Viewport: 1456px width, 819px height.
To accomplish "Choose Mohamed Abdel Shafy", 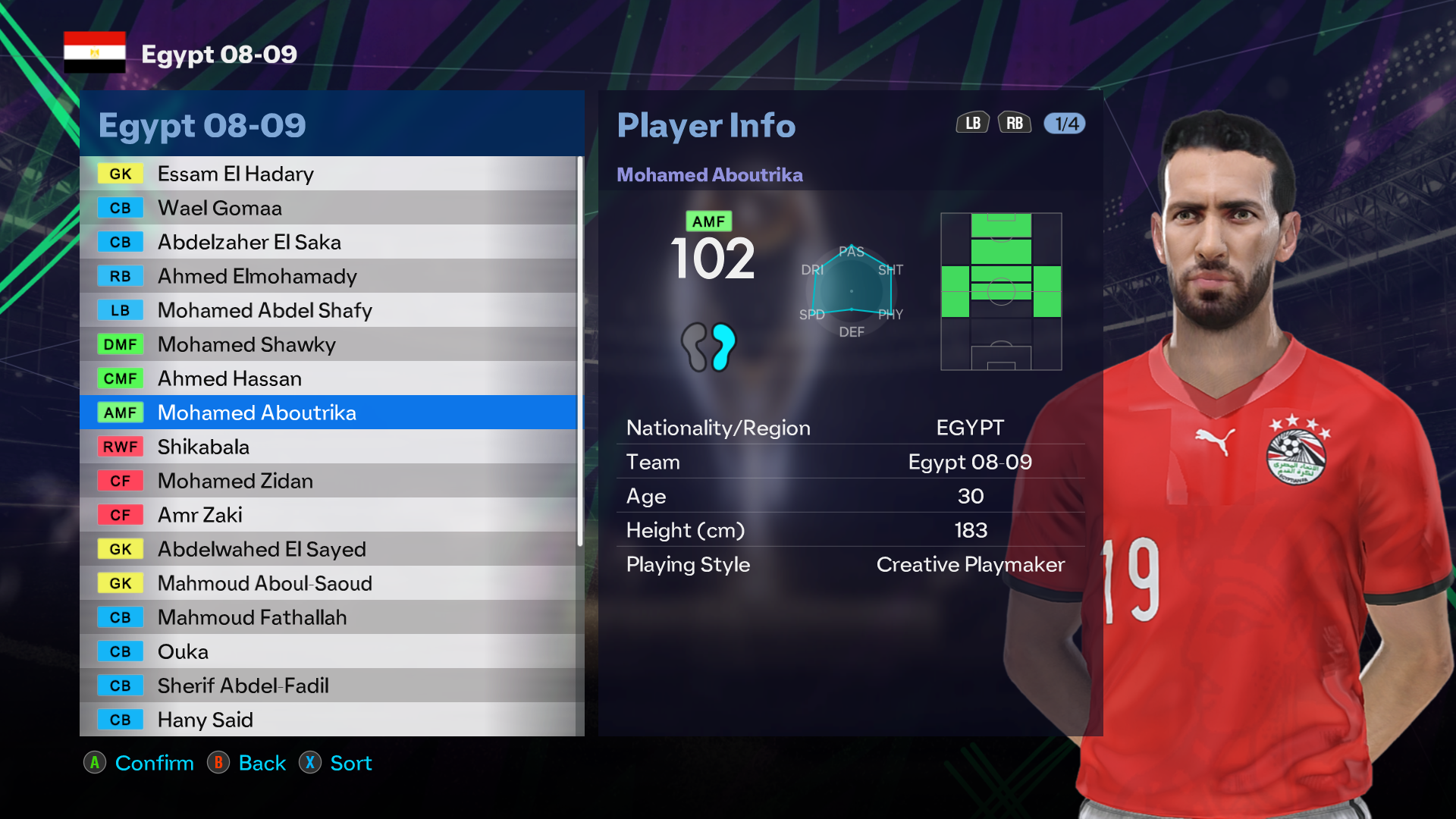I will (328, 310).
